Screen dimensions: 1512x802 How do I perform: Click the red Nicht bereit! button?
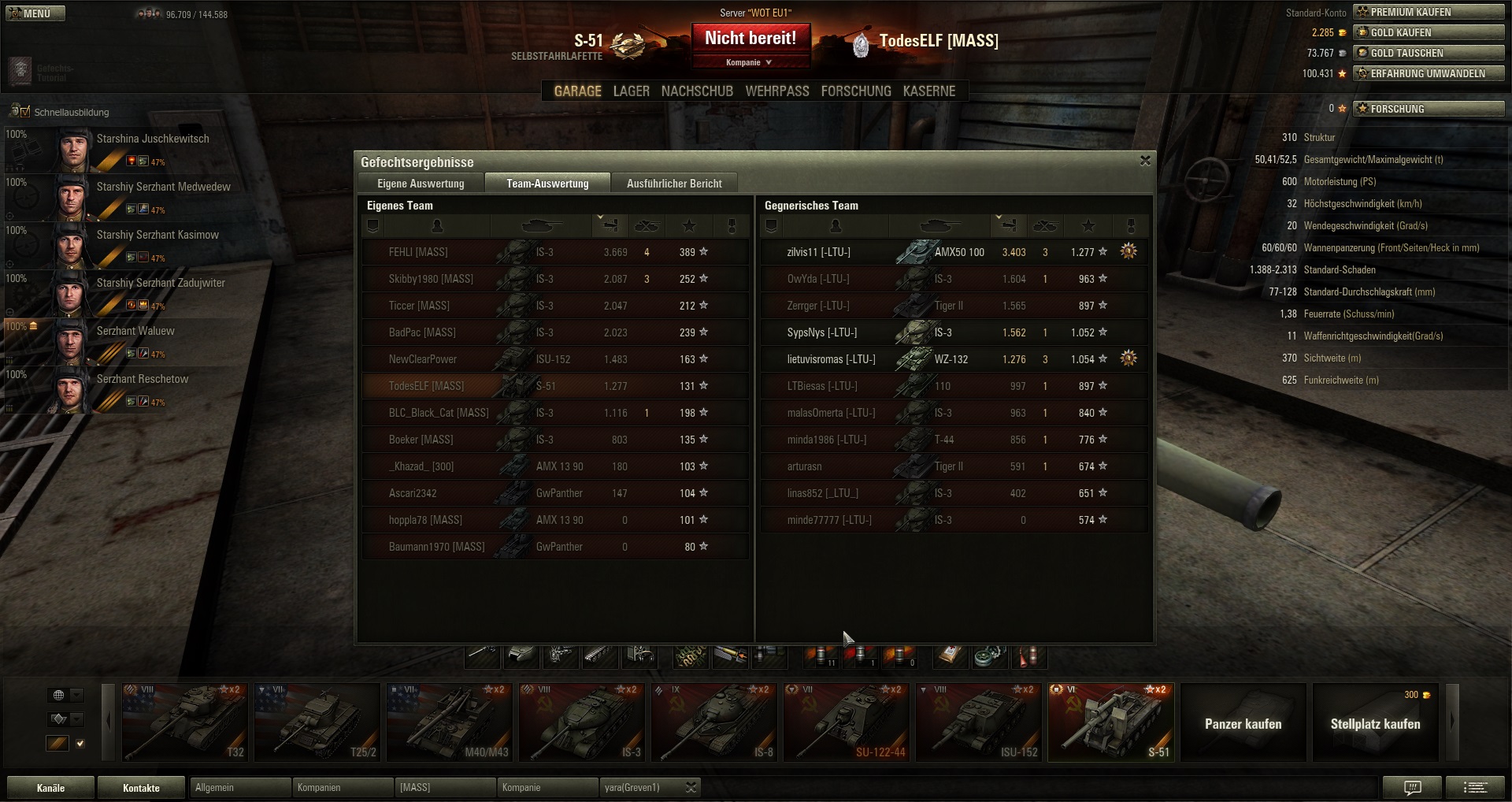pyautogui.click(x=750, y=39)
